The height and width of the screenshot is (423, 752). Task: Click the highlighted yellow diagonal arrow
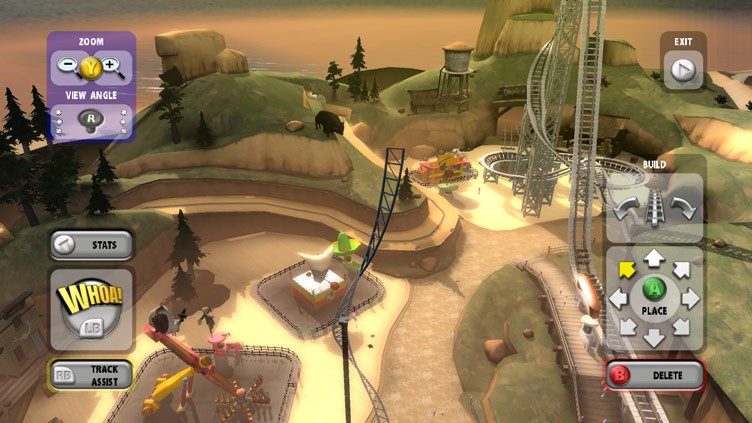pos(627,269)
